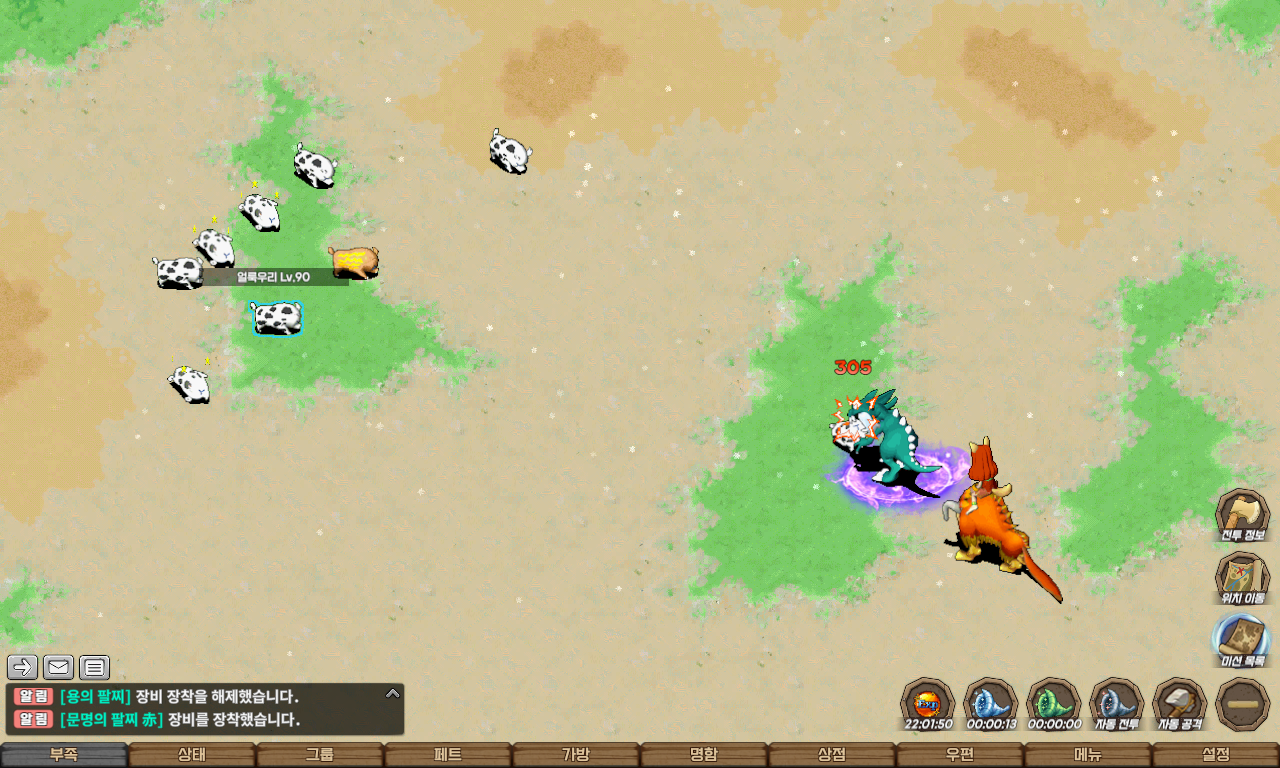Open the 설정 (settings) menu
This screenshot has width=1280, height=768.
1216,755
